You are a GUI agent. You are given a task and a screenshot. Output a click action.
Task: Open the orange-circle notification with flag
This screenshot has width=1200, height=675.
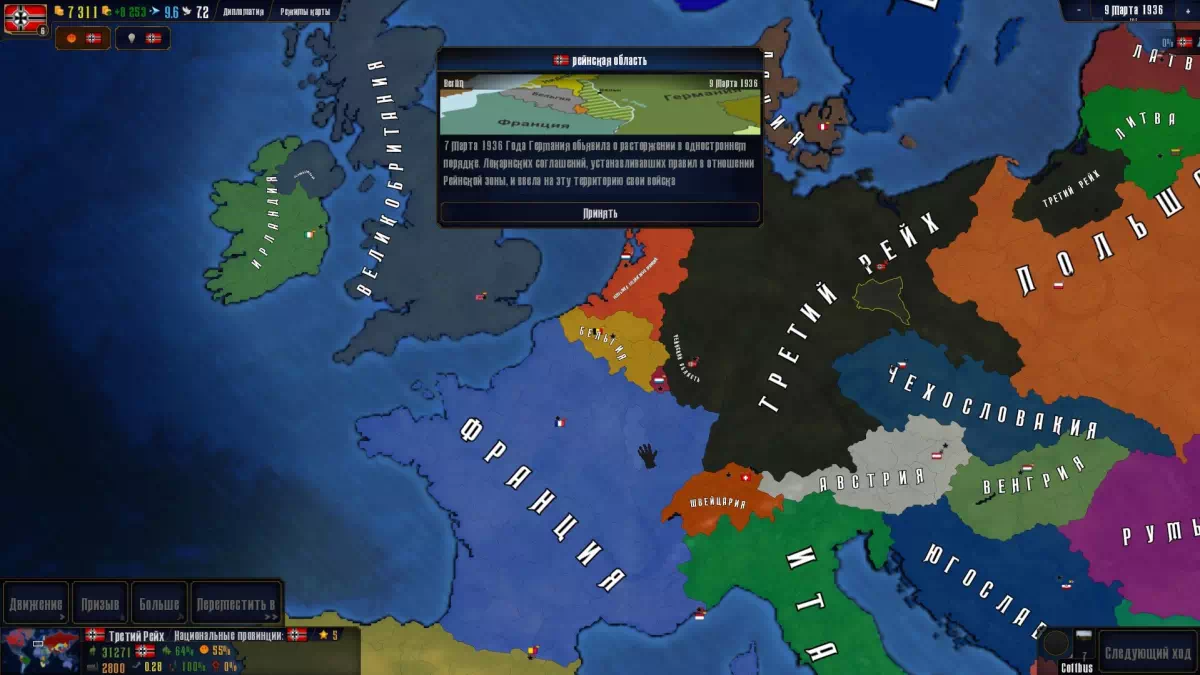tap(83, 38)
